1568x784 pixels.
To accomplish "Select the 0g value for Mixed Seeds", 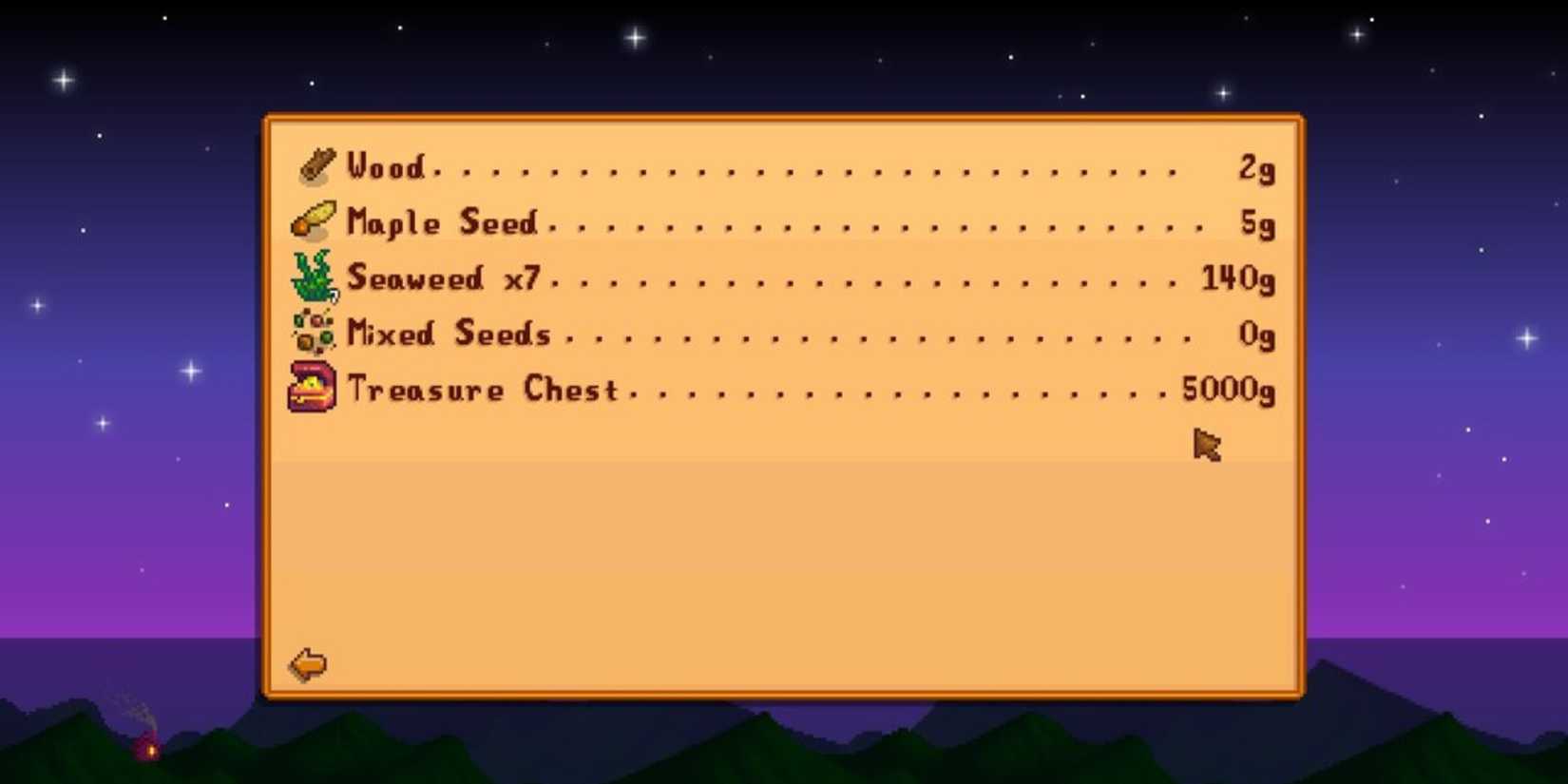I will 1256,335.
